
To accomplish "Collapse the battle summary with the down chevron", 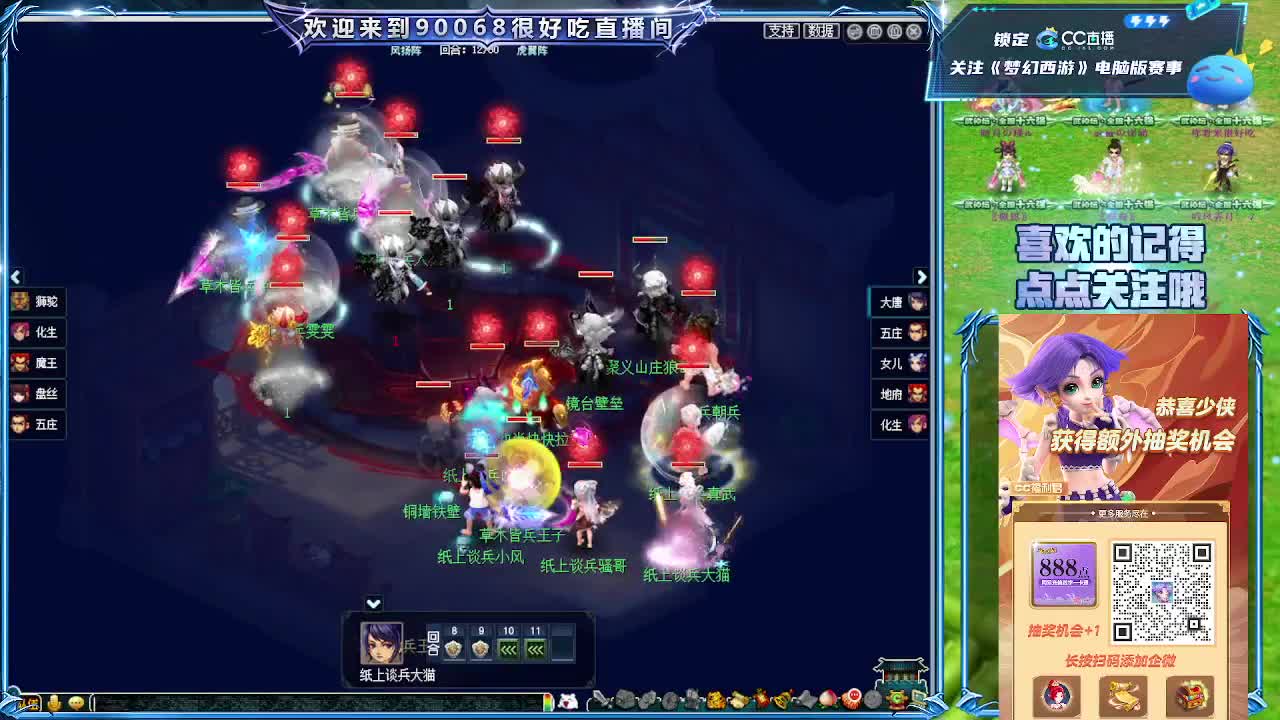I will click(373, 604).
